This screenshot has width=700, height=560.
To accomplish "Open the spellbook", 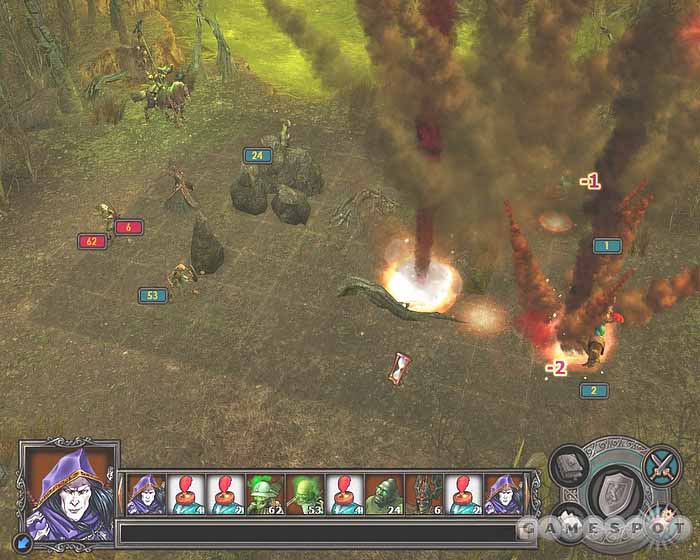I will (x=570, y=465).
